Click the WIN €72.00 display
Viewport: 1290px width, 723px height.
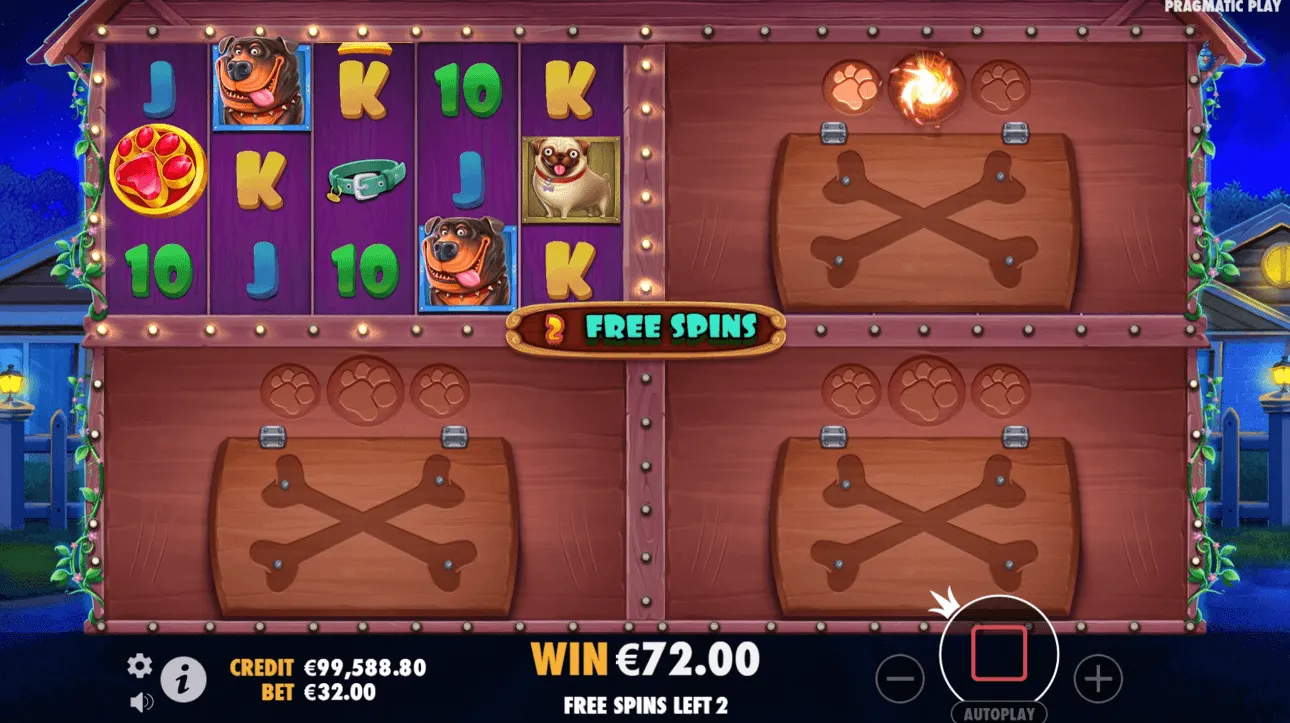click(x=646, y=659)
